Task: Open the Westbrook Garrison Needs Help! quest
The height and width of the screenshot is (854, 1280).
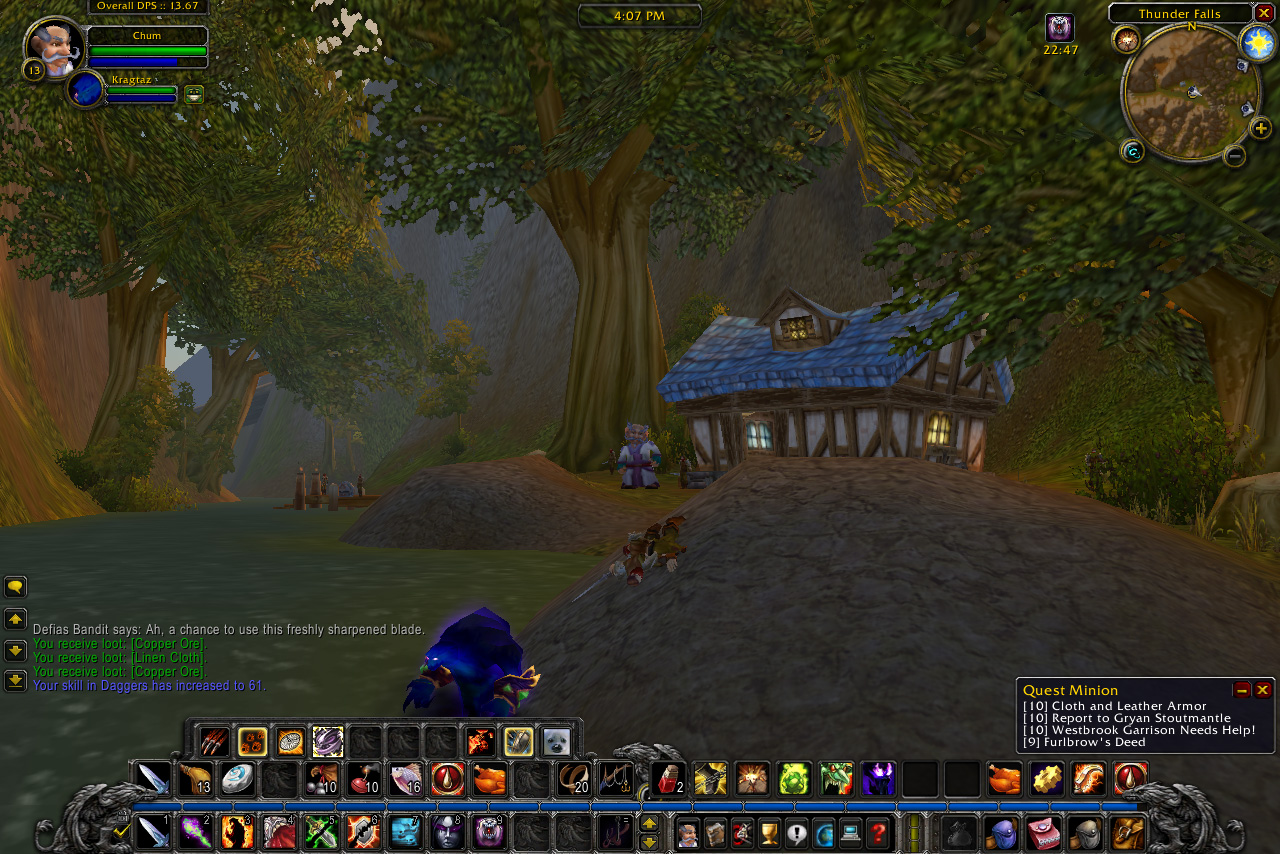Action: pyautogui.click(x=1139, y=730)
